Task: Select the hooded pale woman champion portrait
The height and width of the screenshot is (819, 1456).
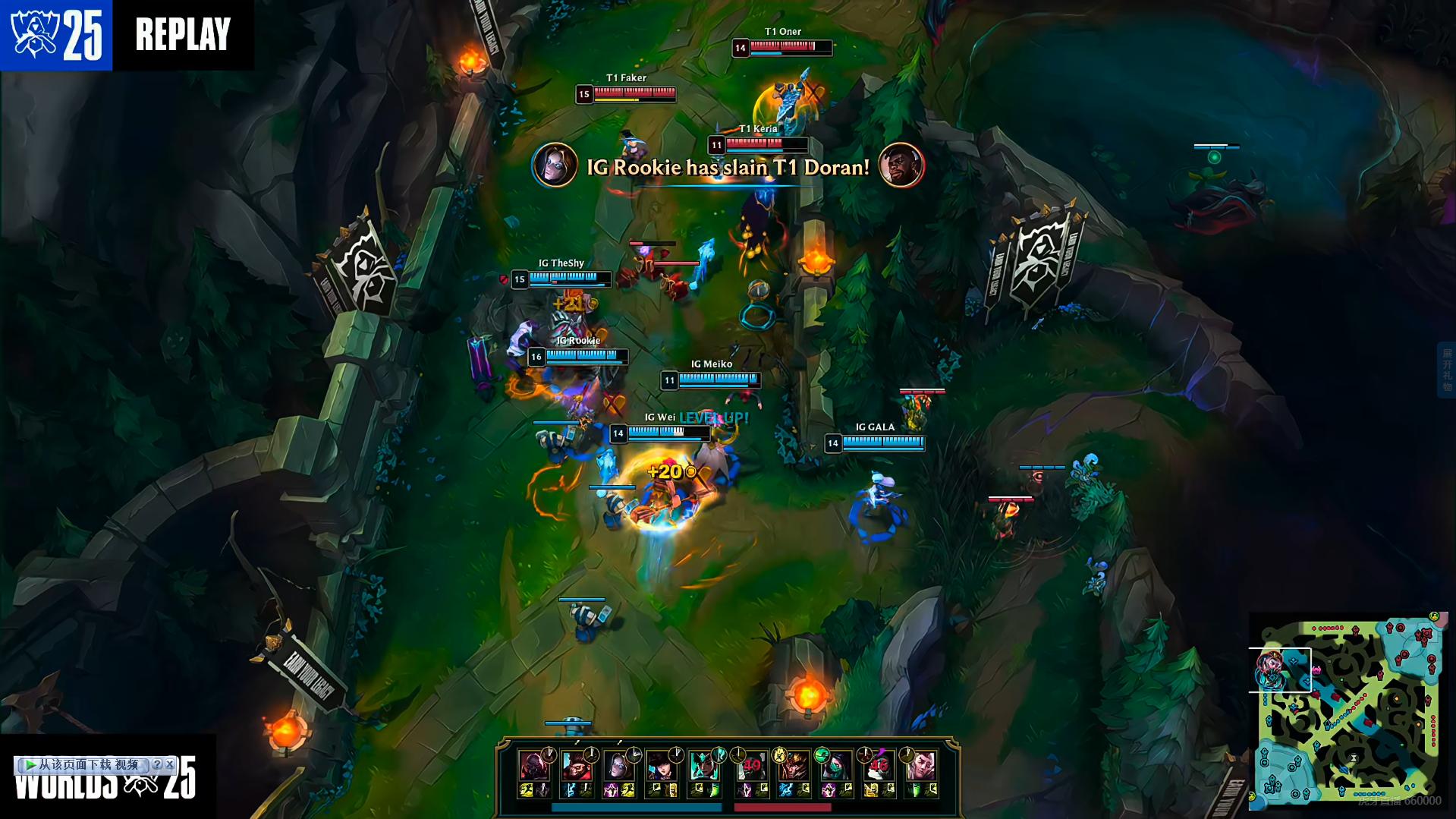Action: coord(618,767)
